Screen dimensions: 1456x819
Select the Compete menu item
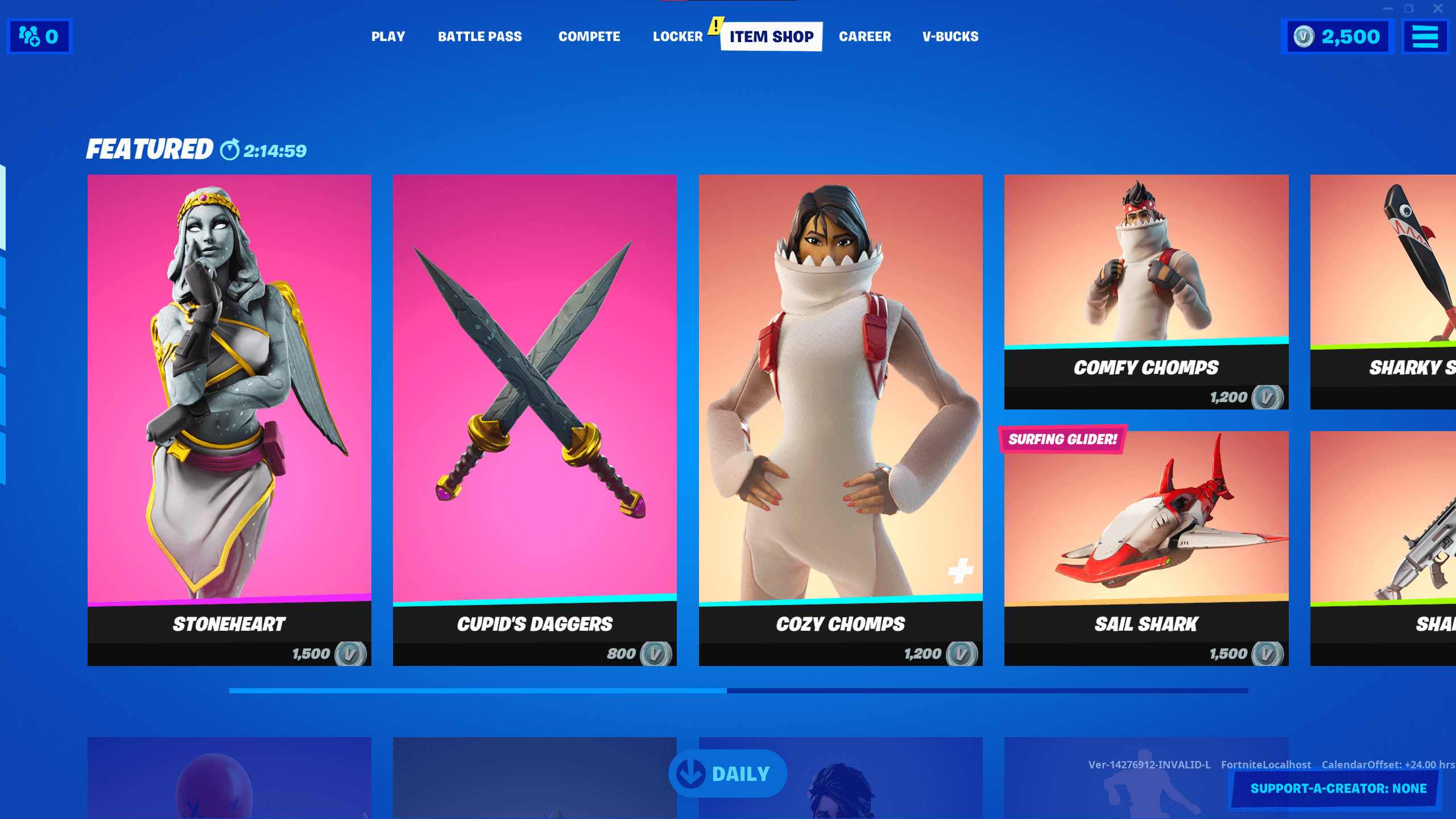(589, 36)
